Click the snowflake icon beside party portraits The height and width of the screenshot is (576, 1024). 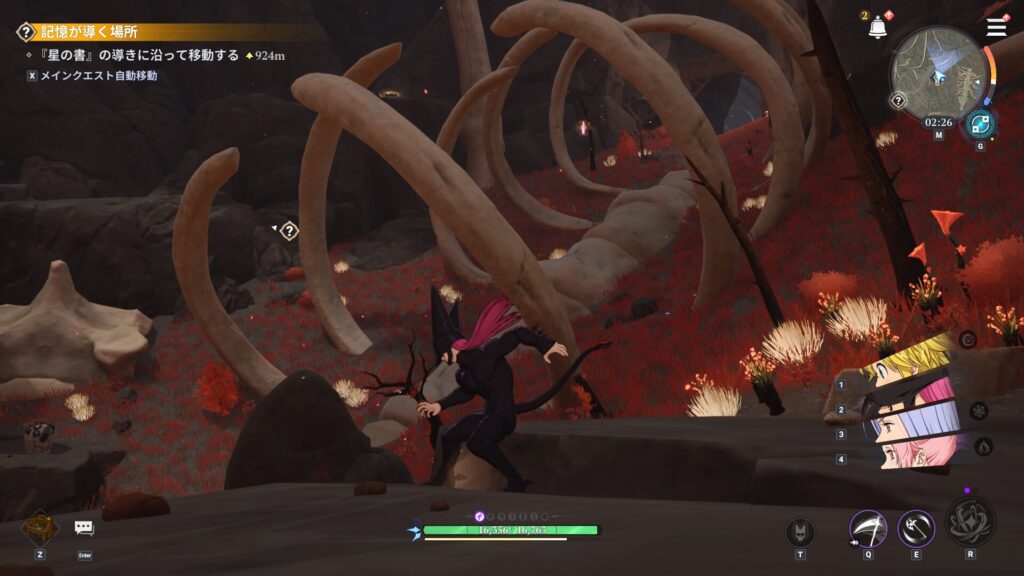[979, 410]
